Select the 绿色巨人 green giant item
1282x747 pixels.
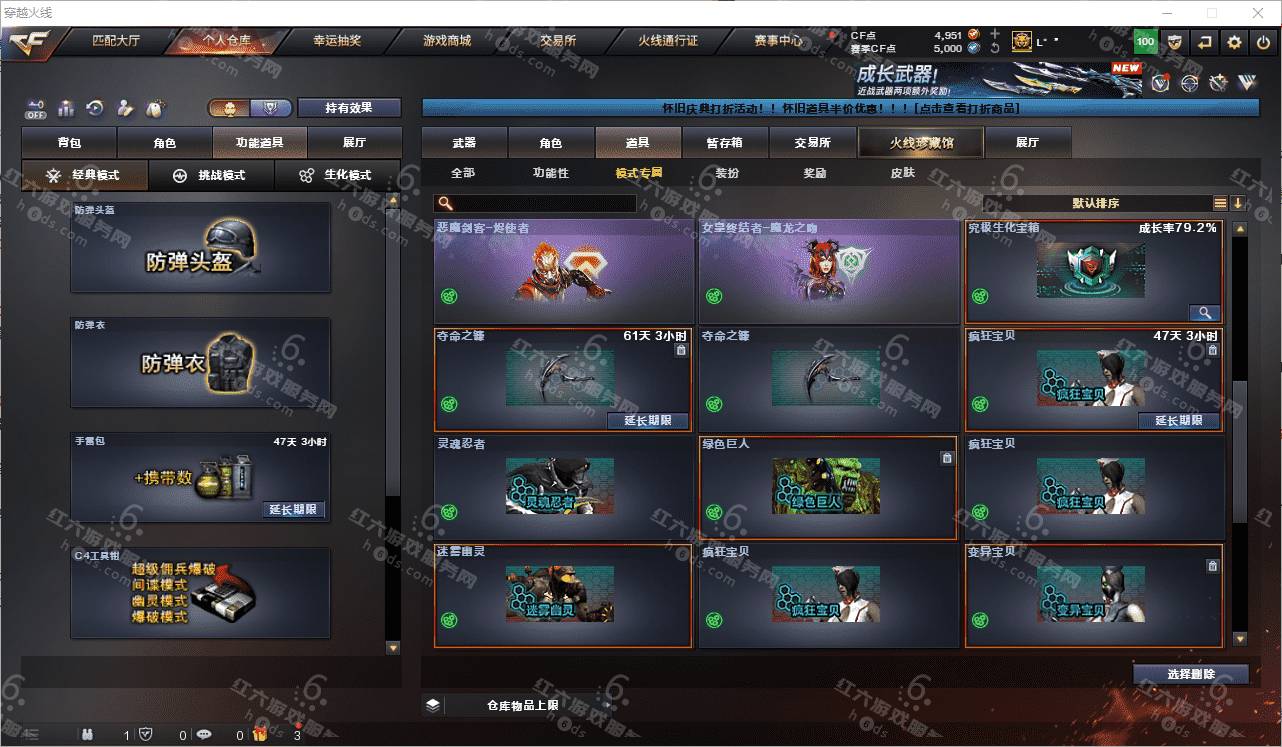(827, 487)
